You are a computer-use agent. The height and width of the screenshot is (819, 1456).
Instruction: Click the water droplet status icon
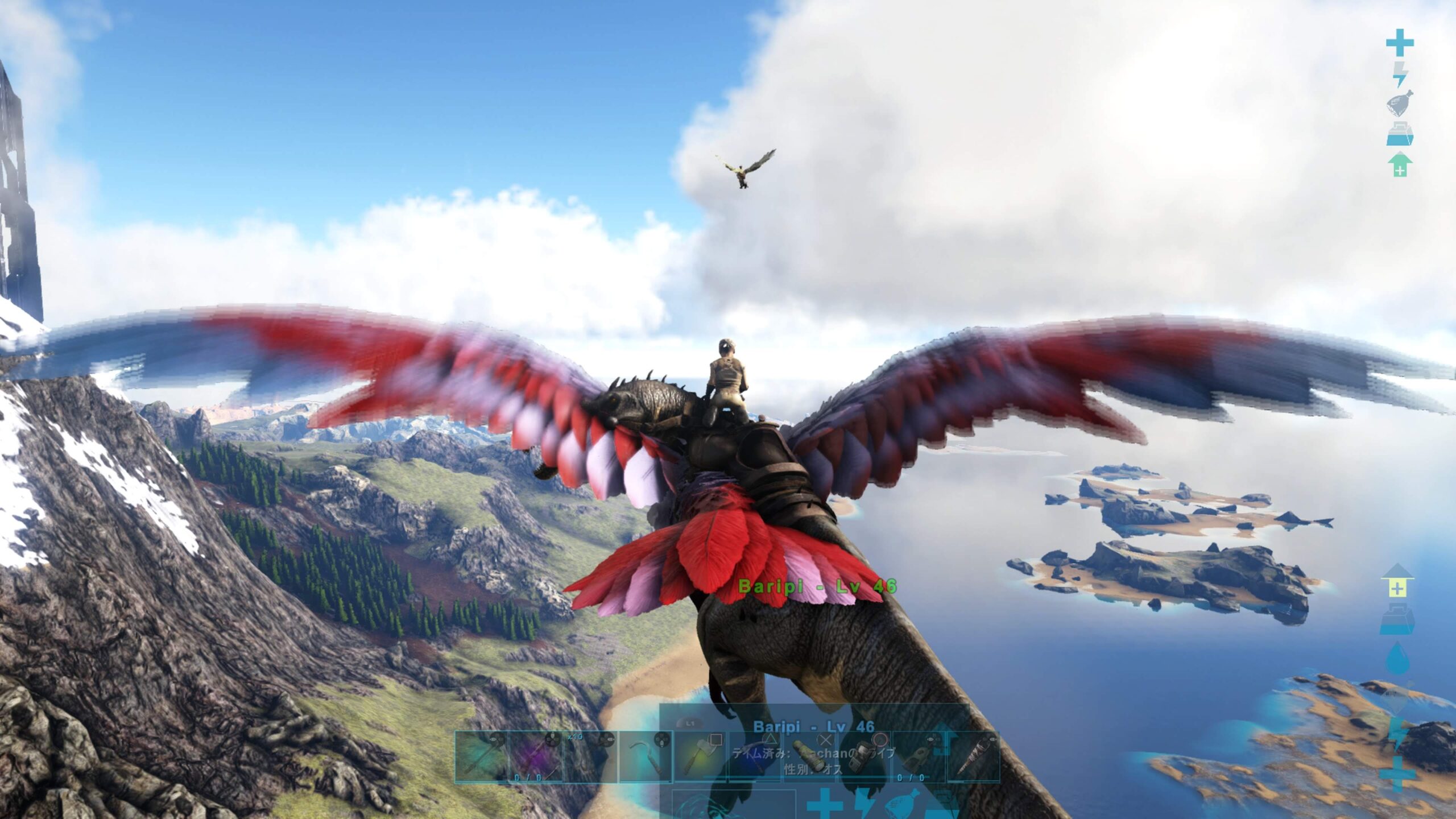pos(1397,659)
